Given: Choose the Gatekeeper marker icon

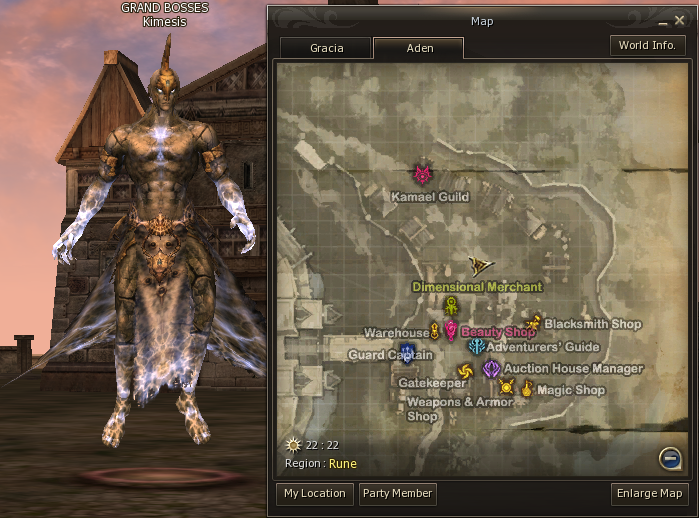Looking at the screenshot, I should pyautogui.click(x=464, y=372).
